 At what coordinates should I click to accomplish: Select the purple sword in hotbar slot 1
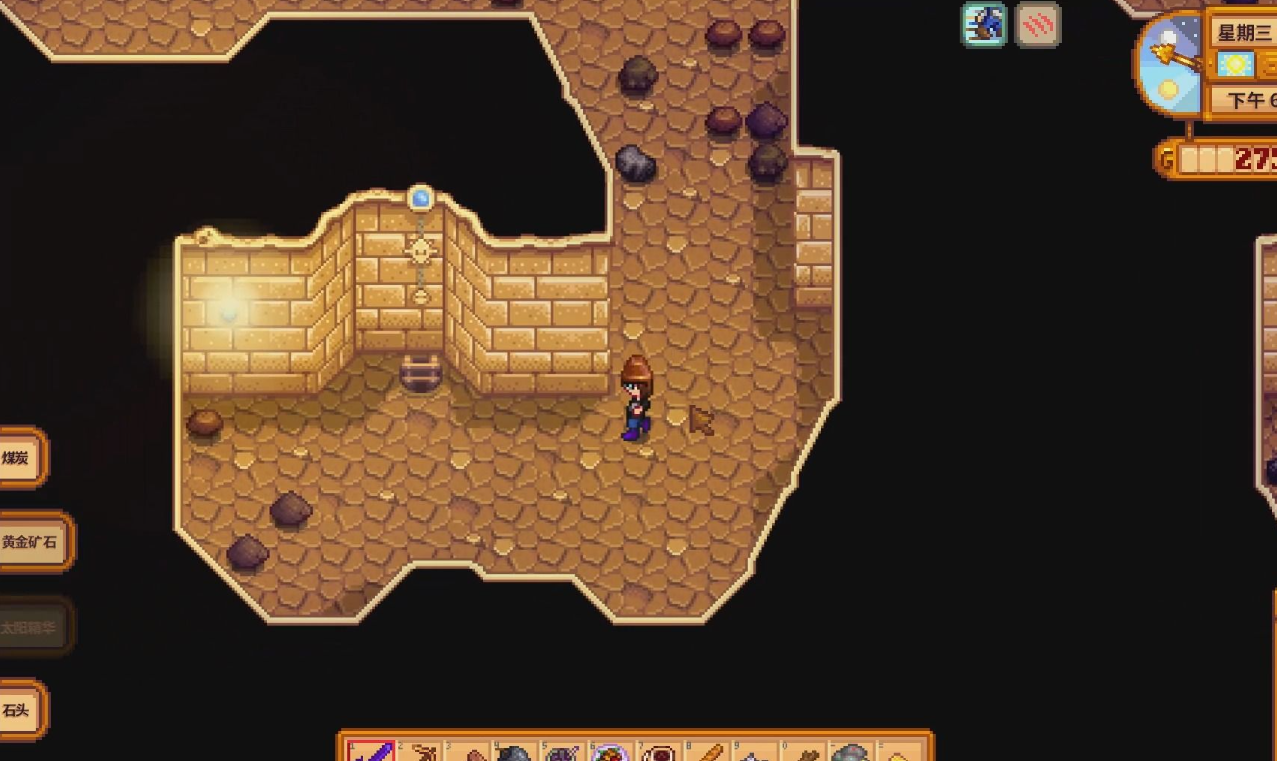pyautogui.click(x=370, y=752)
